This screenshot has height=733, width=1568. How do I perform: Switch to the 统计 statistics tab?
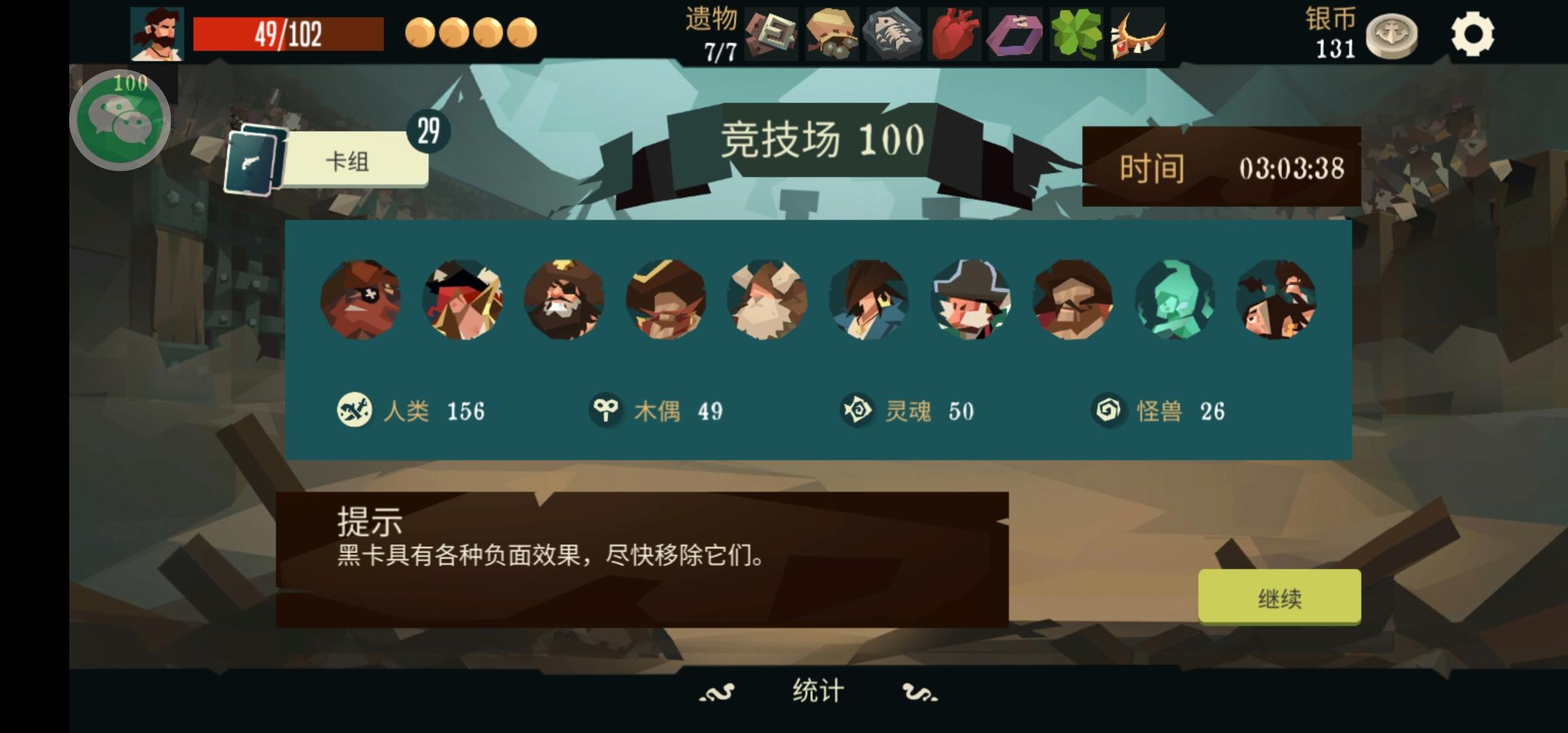click(x=817, y=690)
